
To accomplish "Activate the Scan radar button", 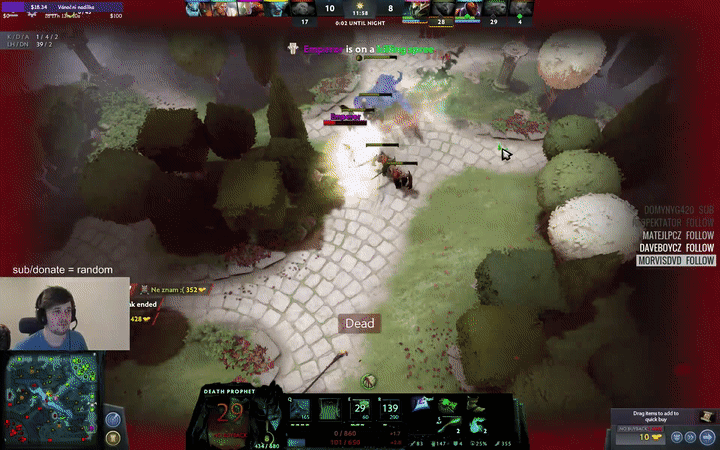I will (x=113, y=417).
